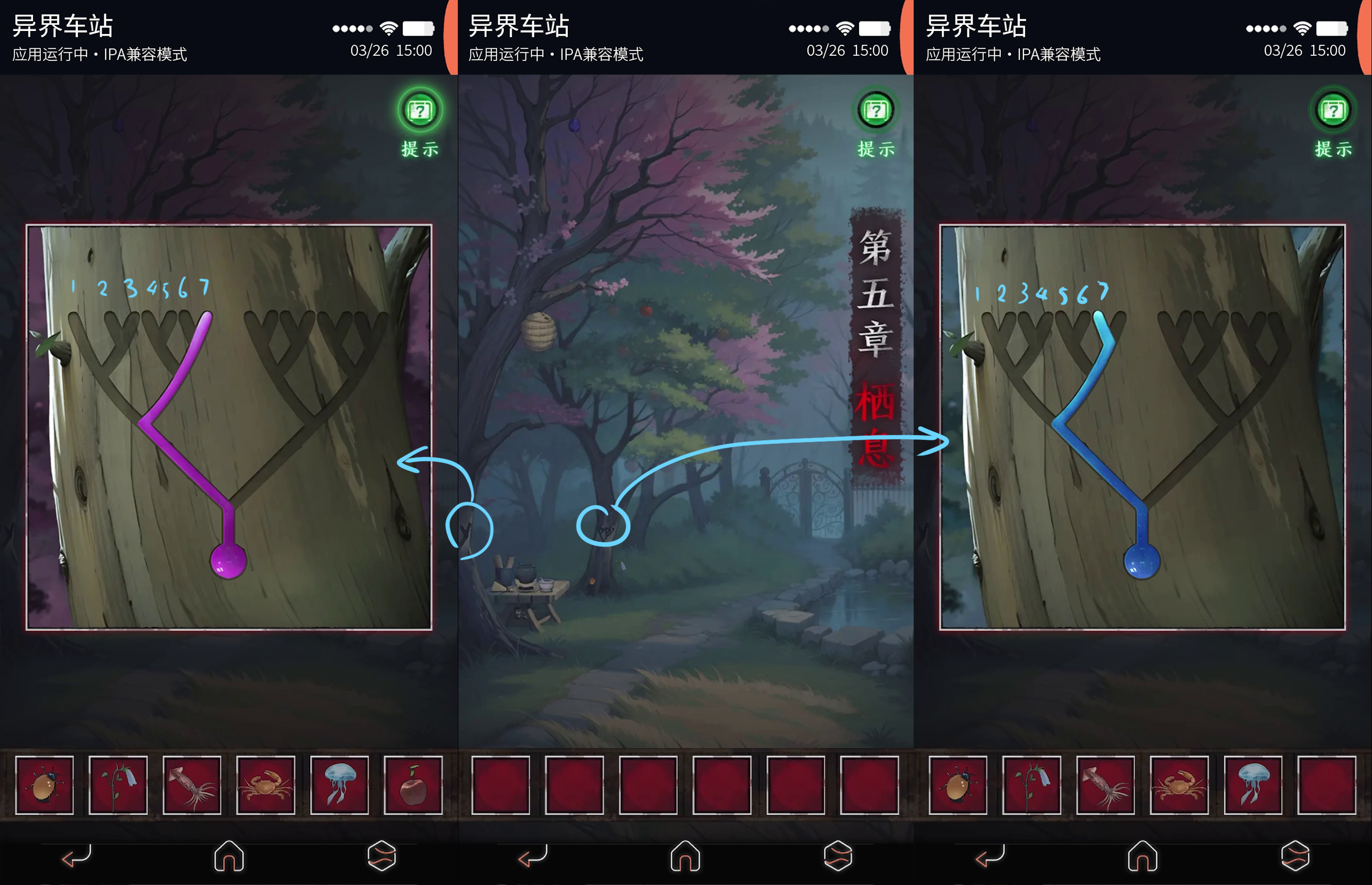Image resolution: width=1372 pixels, height=885 pixels.
Task: Open the recent apps navigation icon
Action: [x=381, y=856]
